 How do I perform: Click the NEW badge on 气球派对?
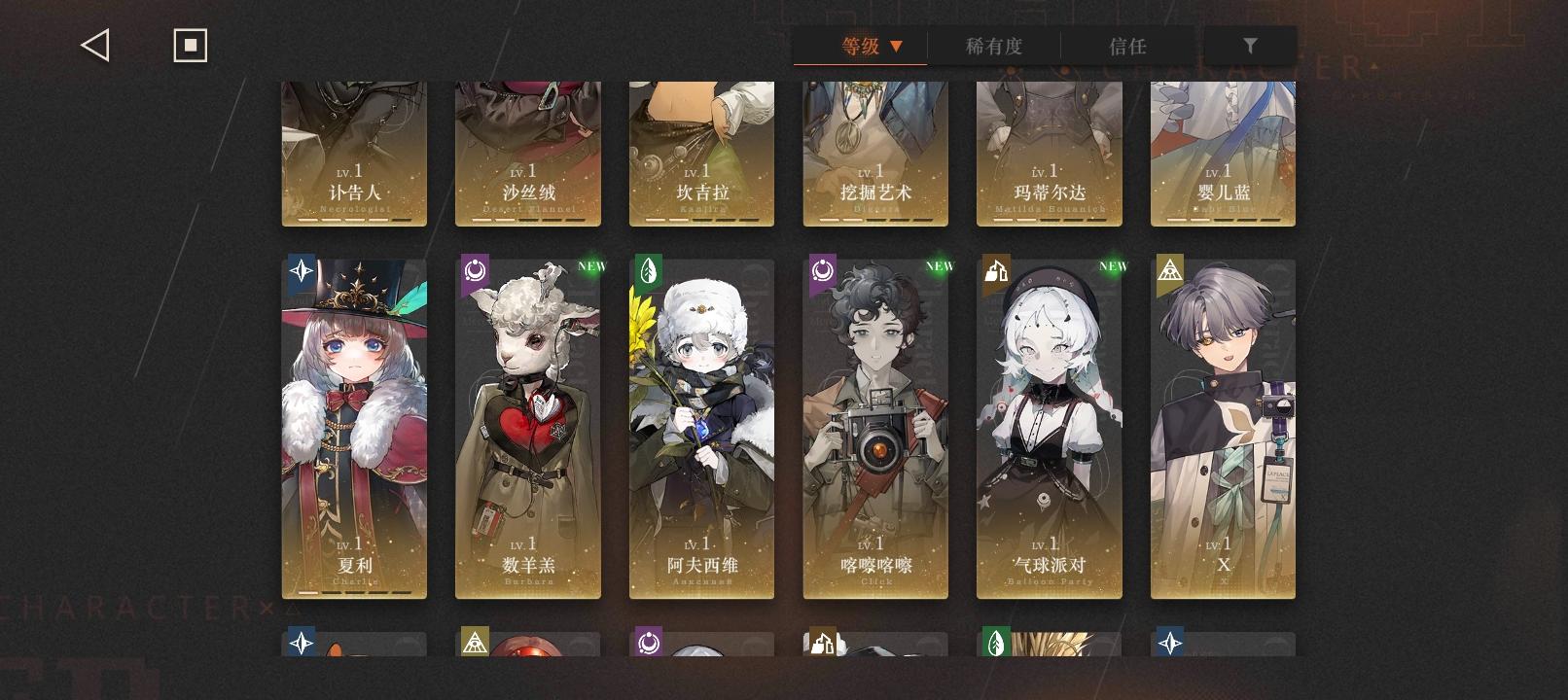click(1113, 264)
